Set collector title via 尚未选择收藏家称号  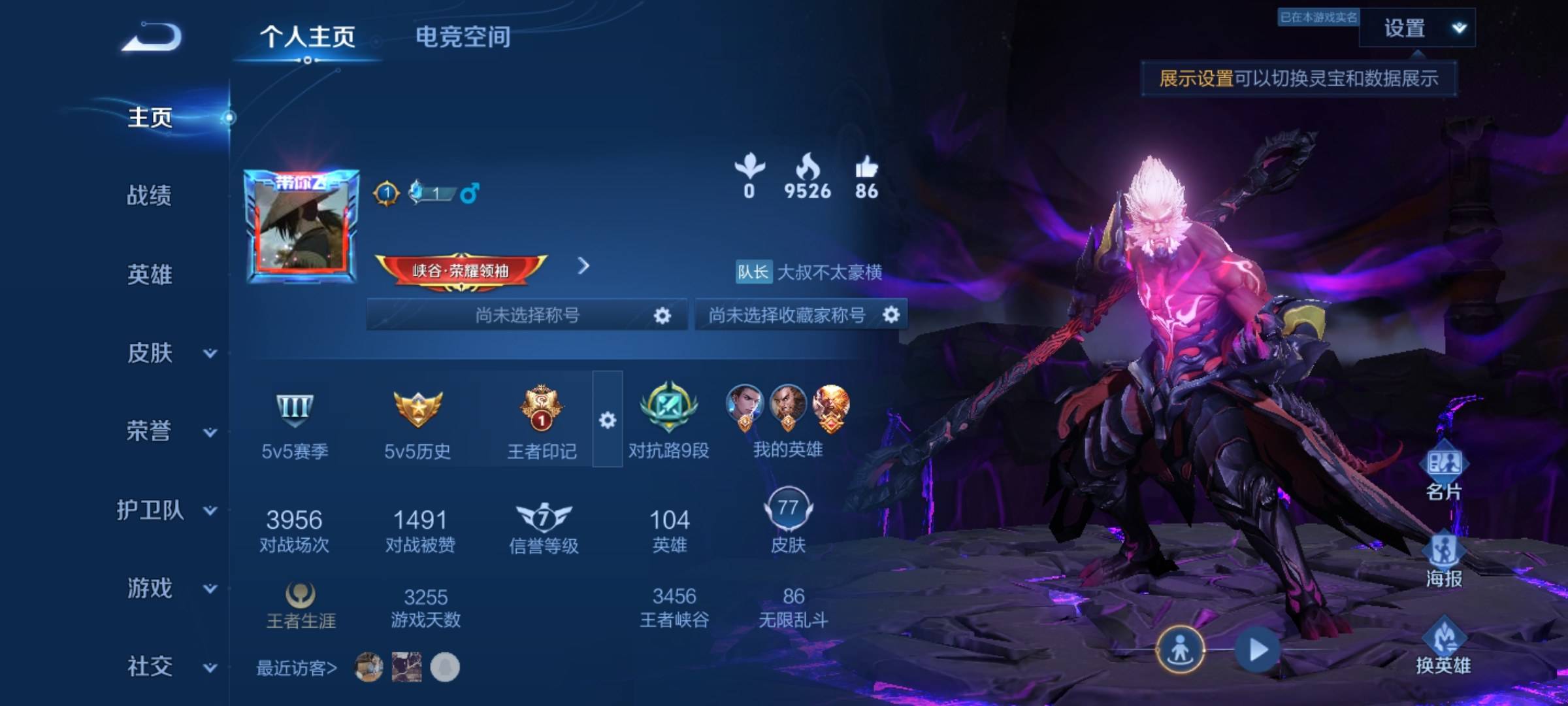pyautogui.click(x=890, y=315)
